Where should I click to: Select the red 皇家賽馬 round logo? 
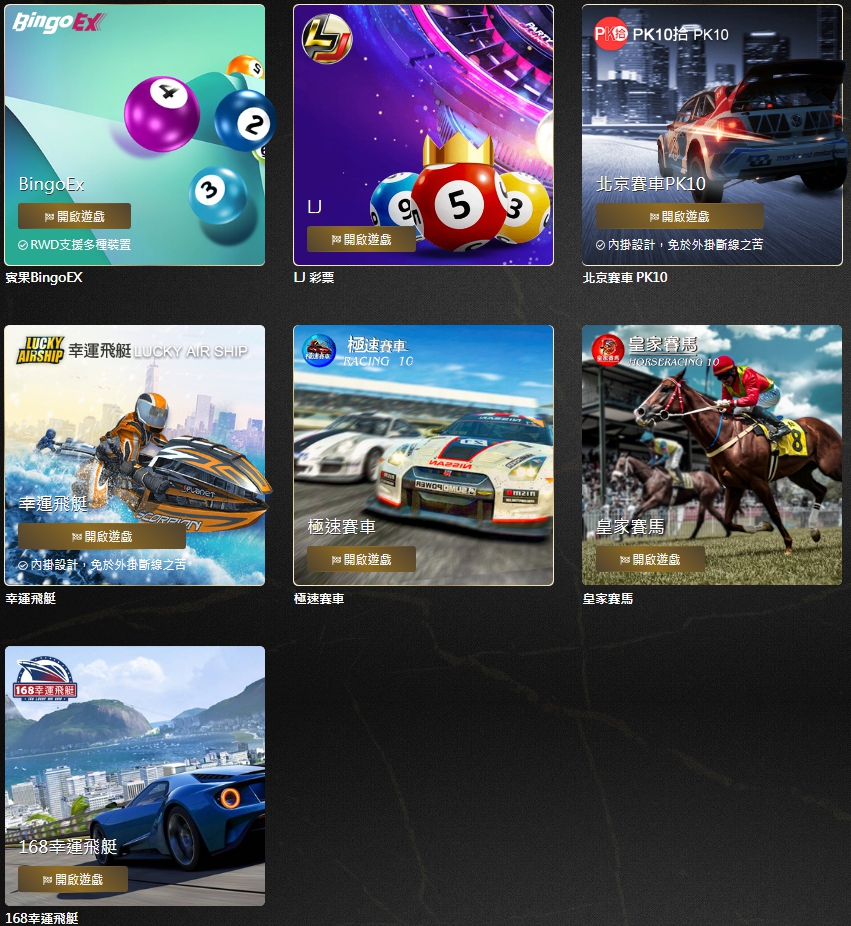coord(608,350)
